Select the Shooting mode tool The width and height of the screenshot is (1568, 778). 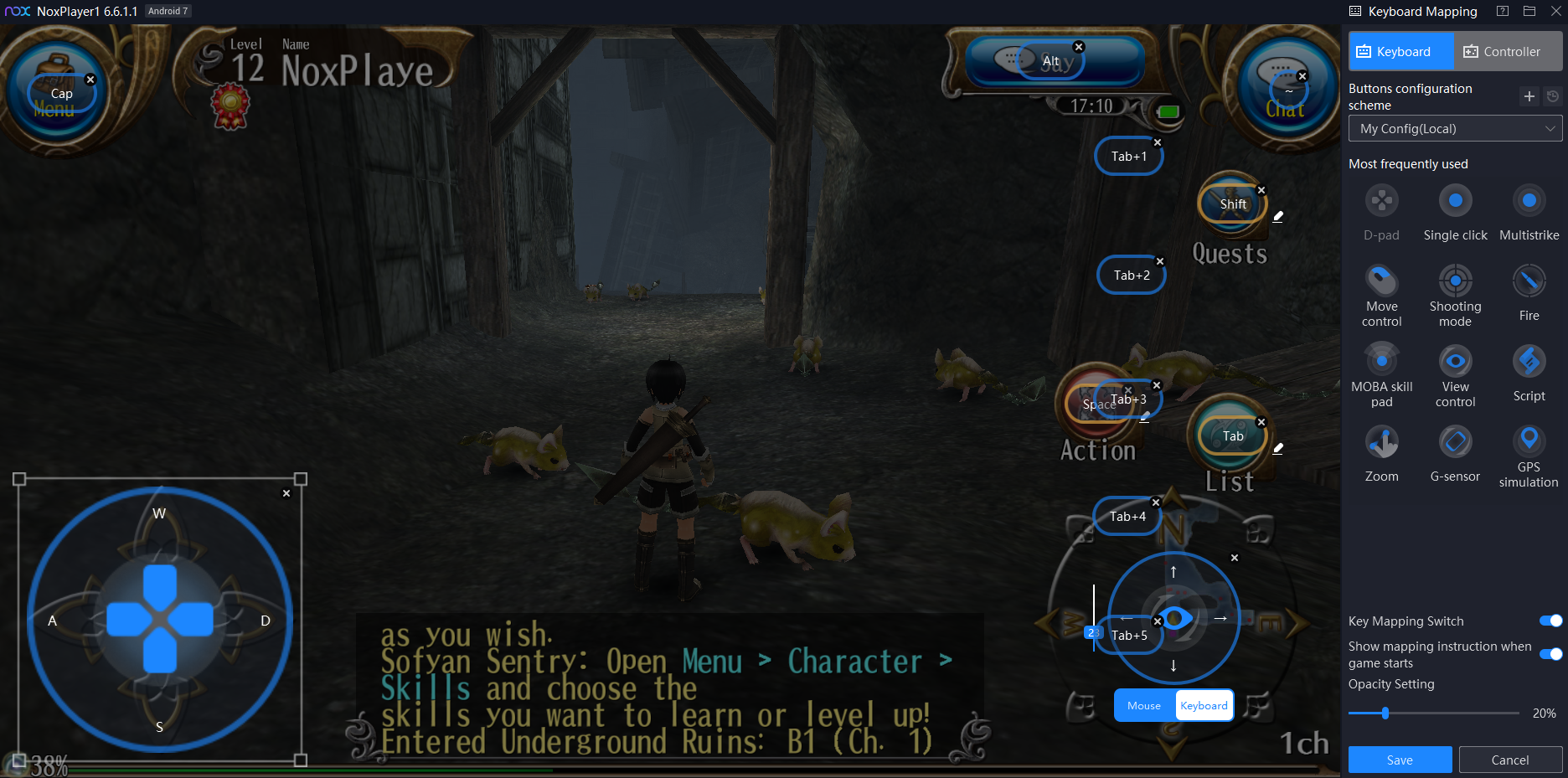pyautogui.click(x=1455, y=281)
